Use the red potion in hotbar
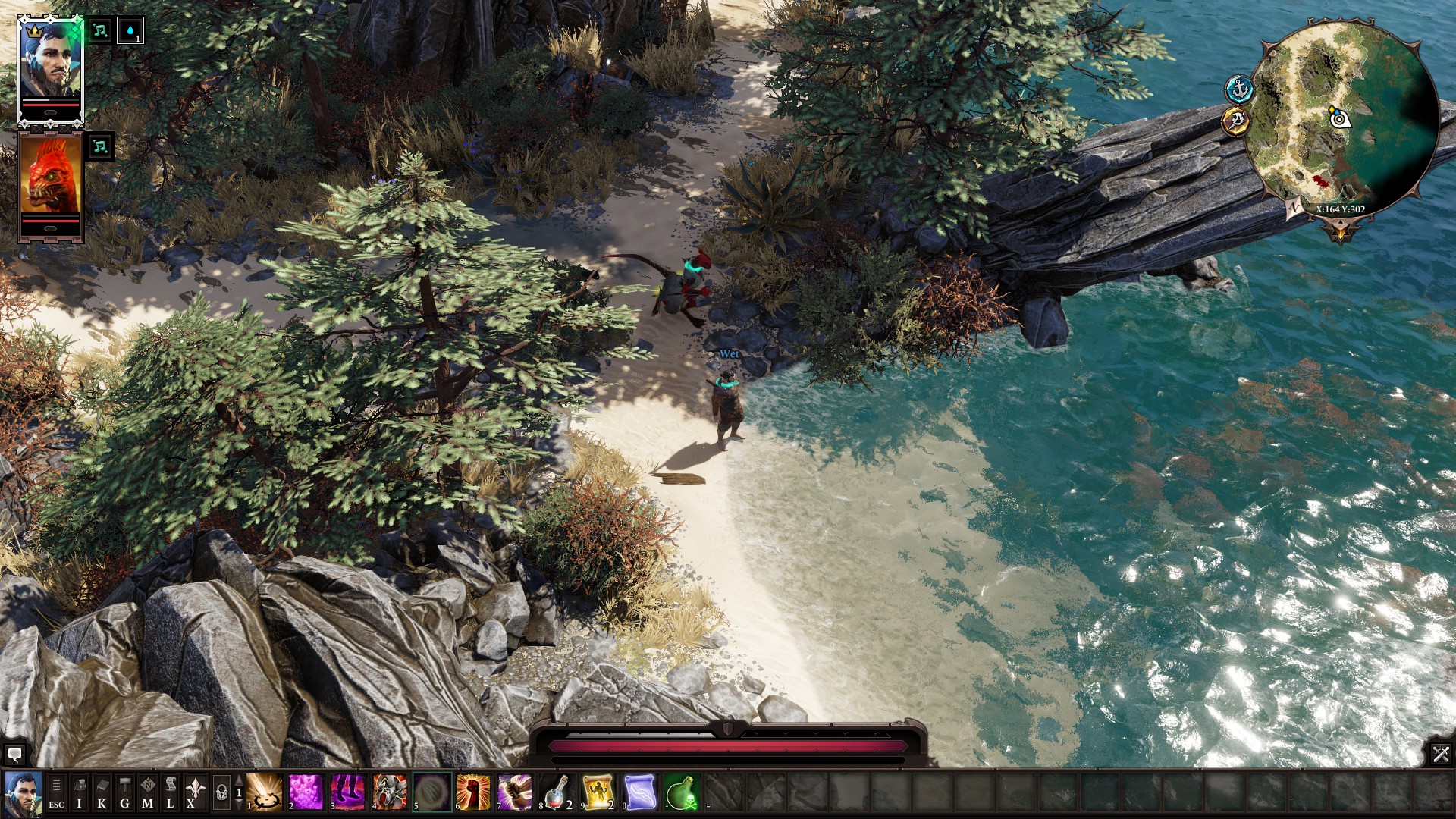1456x819 pixels. pyautogui.click(x=557, y=792)
